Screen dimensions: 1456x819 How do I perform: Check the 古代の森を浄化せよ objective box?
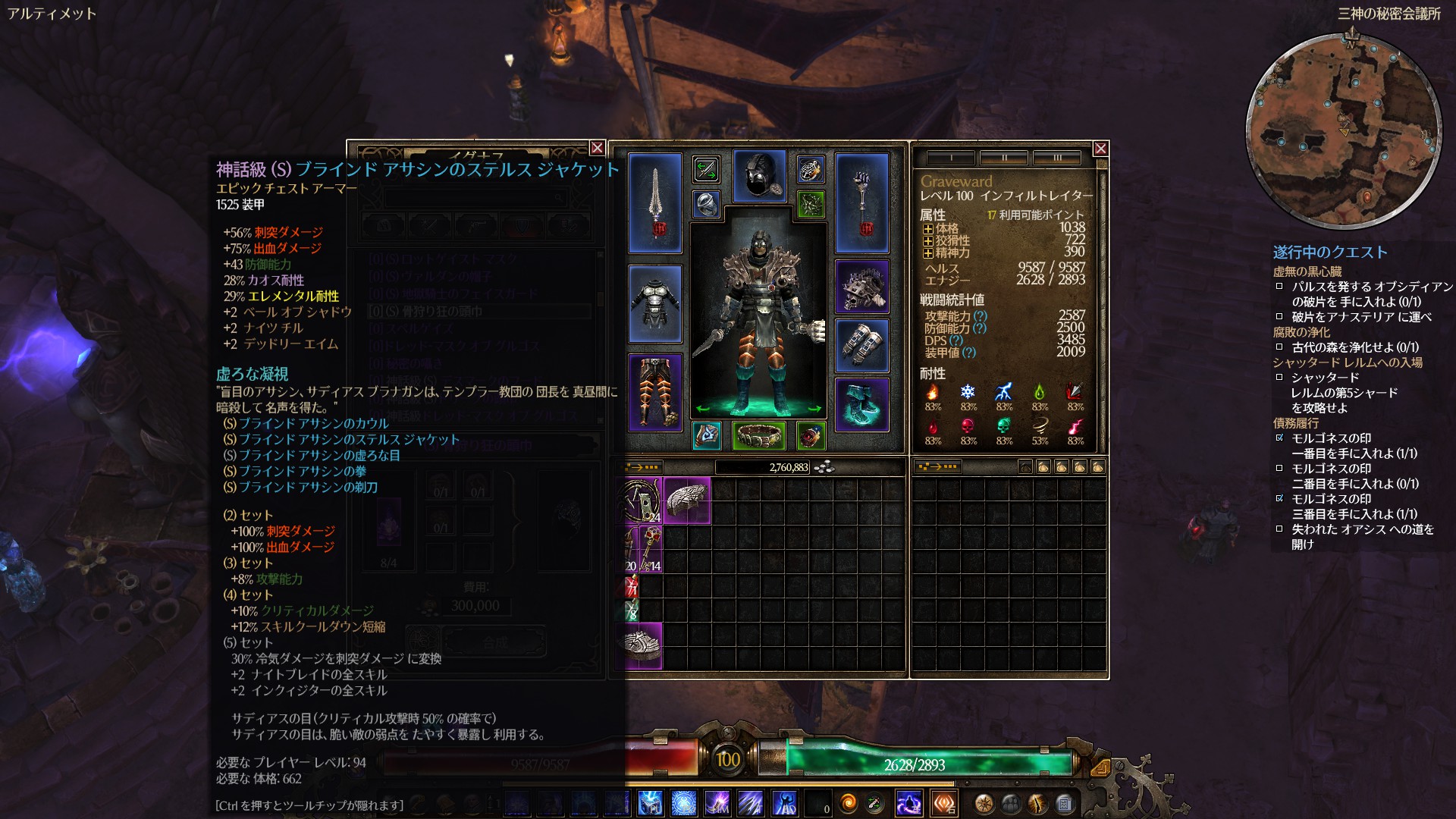(1279, 348)
